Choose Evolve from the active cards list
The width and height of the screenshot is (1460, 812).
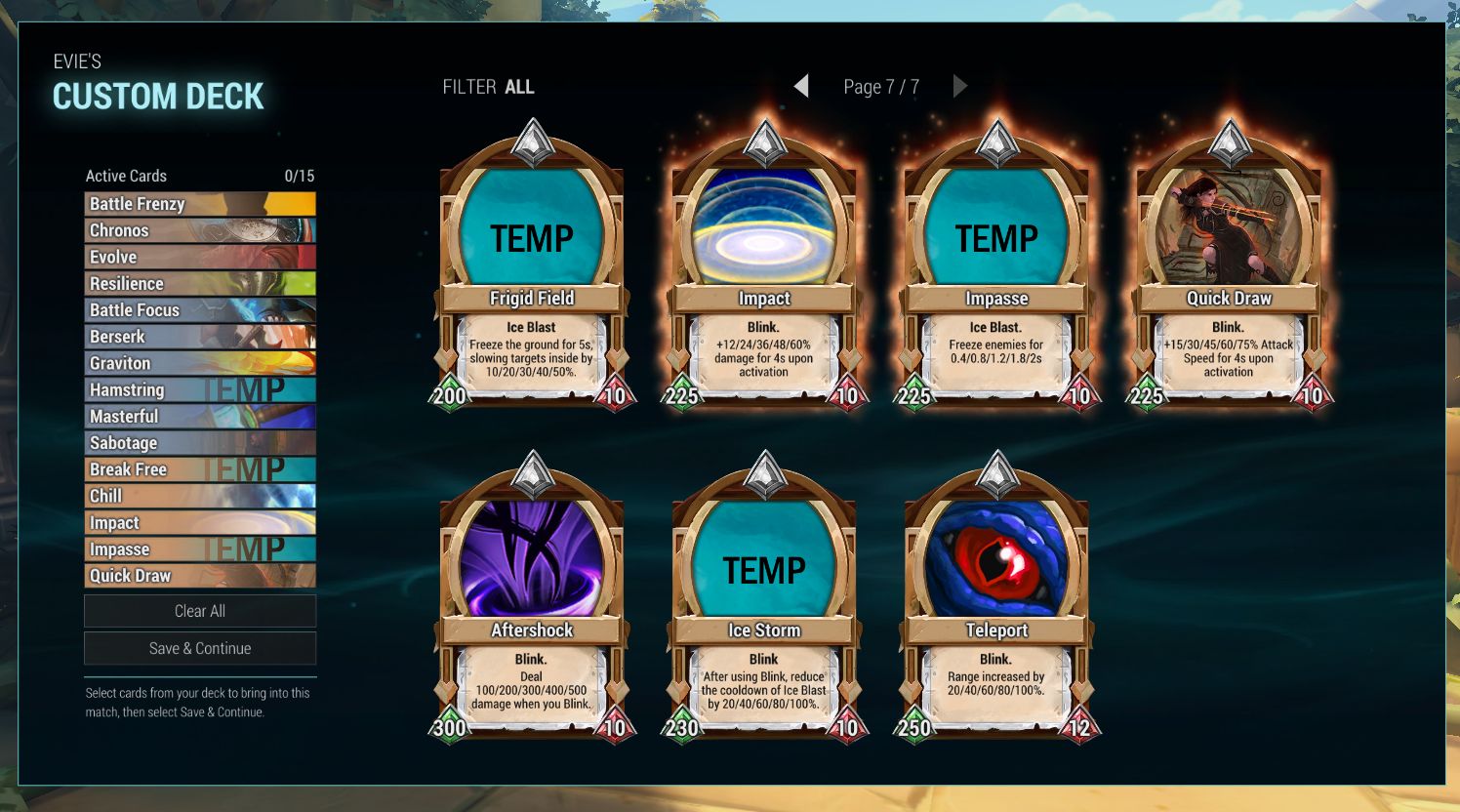pyautogui.click(x=200, y=257)
